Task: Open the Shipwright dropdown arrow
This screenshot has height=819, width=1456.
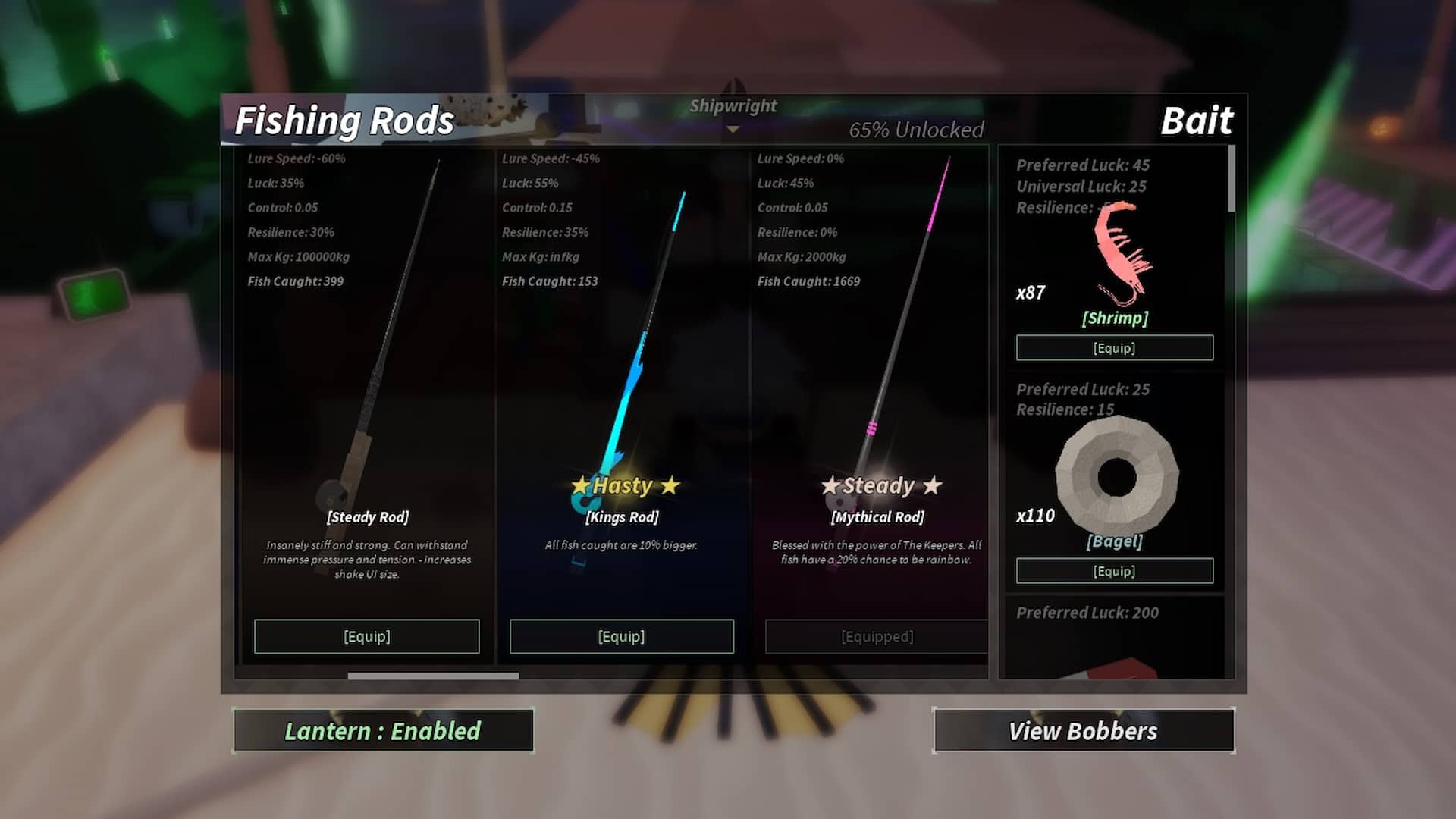Action: click(731, 130)
